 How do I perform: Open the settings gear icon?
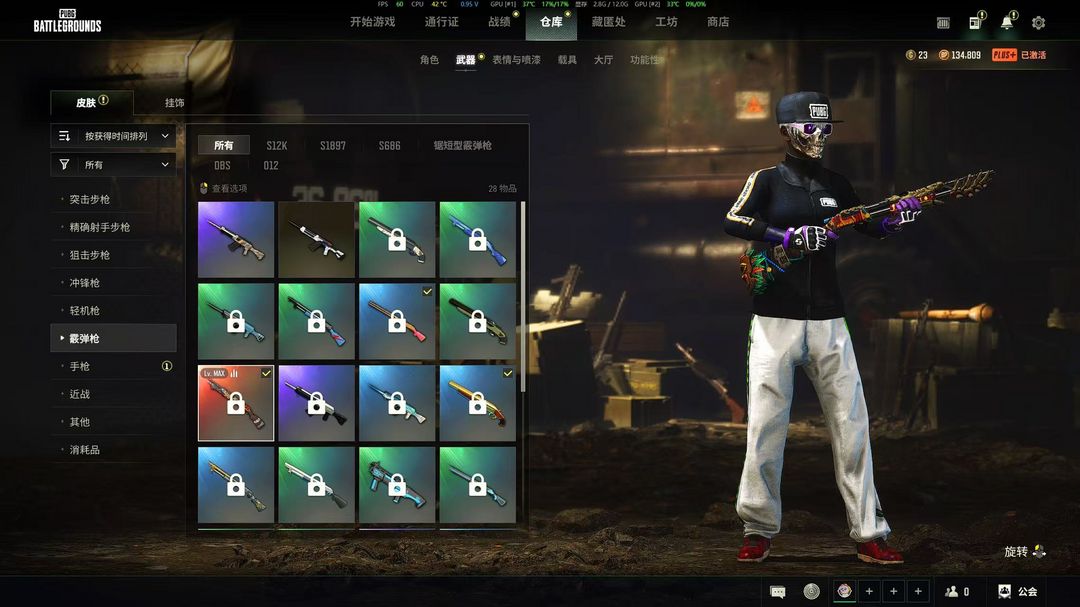click(x=1038, y=23)
